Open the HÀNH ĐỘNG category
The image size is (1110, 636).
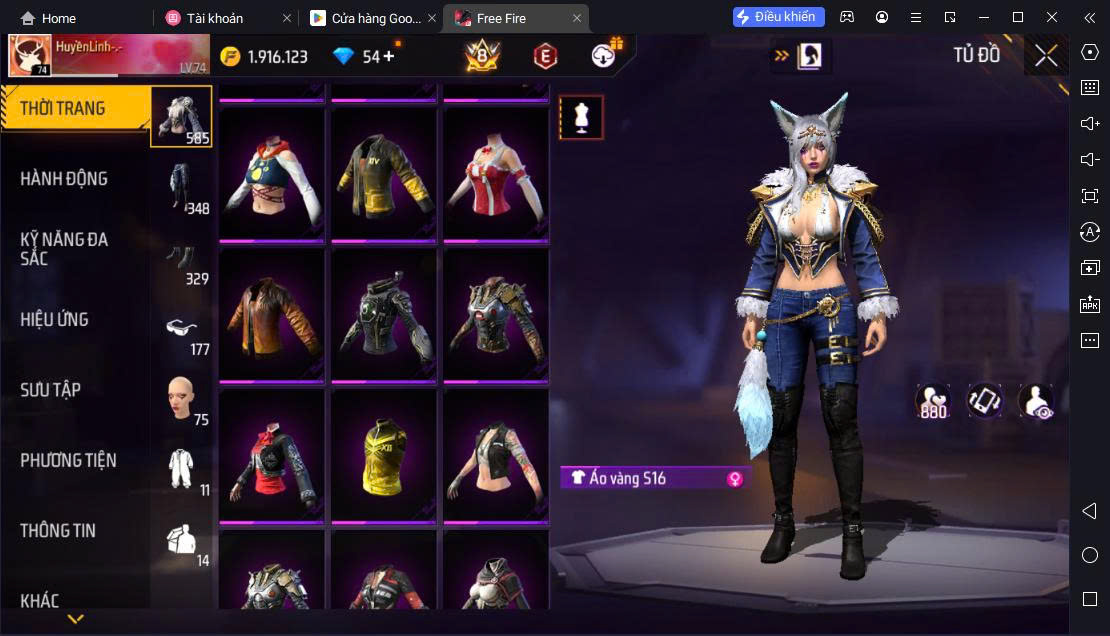(x=64, y=179)
